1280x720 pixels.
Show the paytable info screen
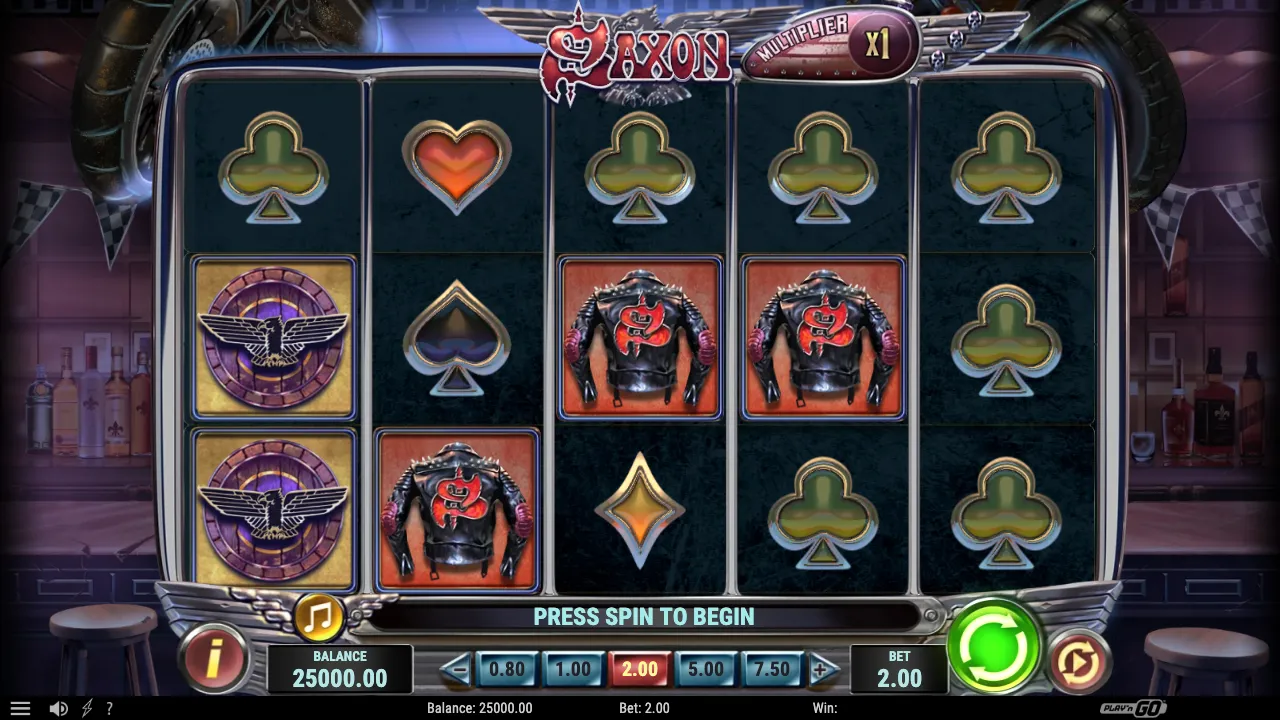pos(213,660)
